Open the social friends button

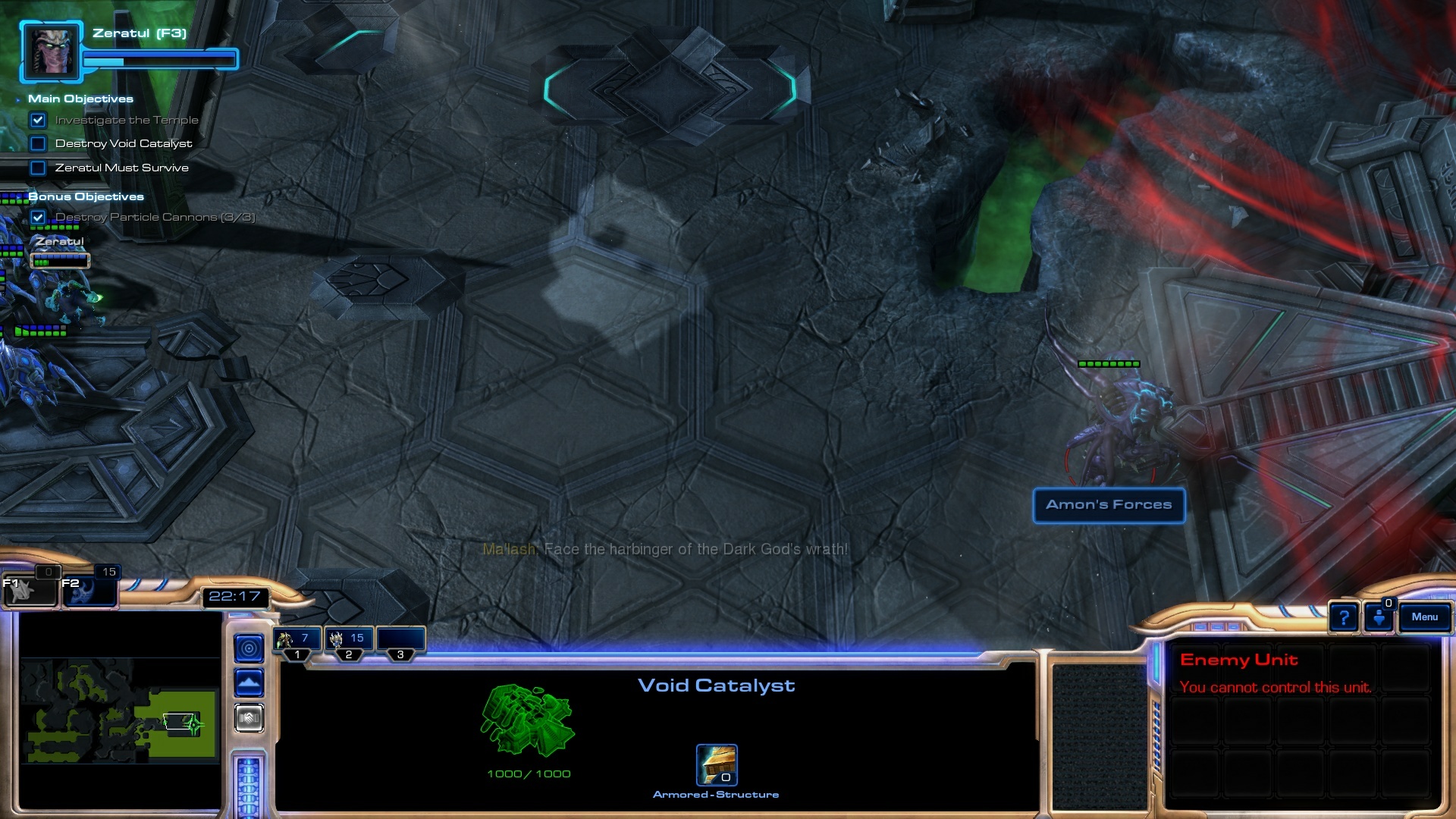(x=1379, y=617)
